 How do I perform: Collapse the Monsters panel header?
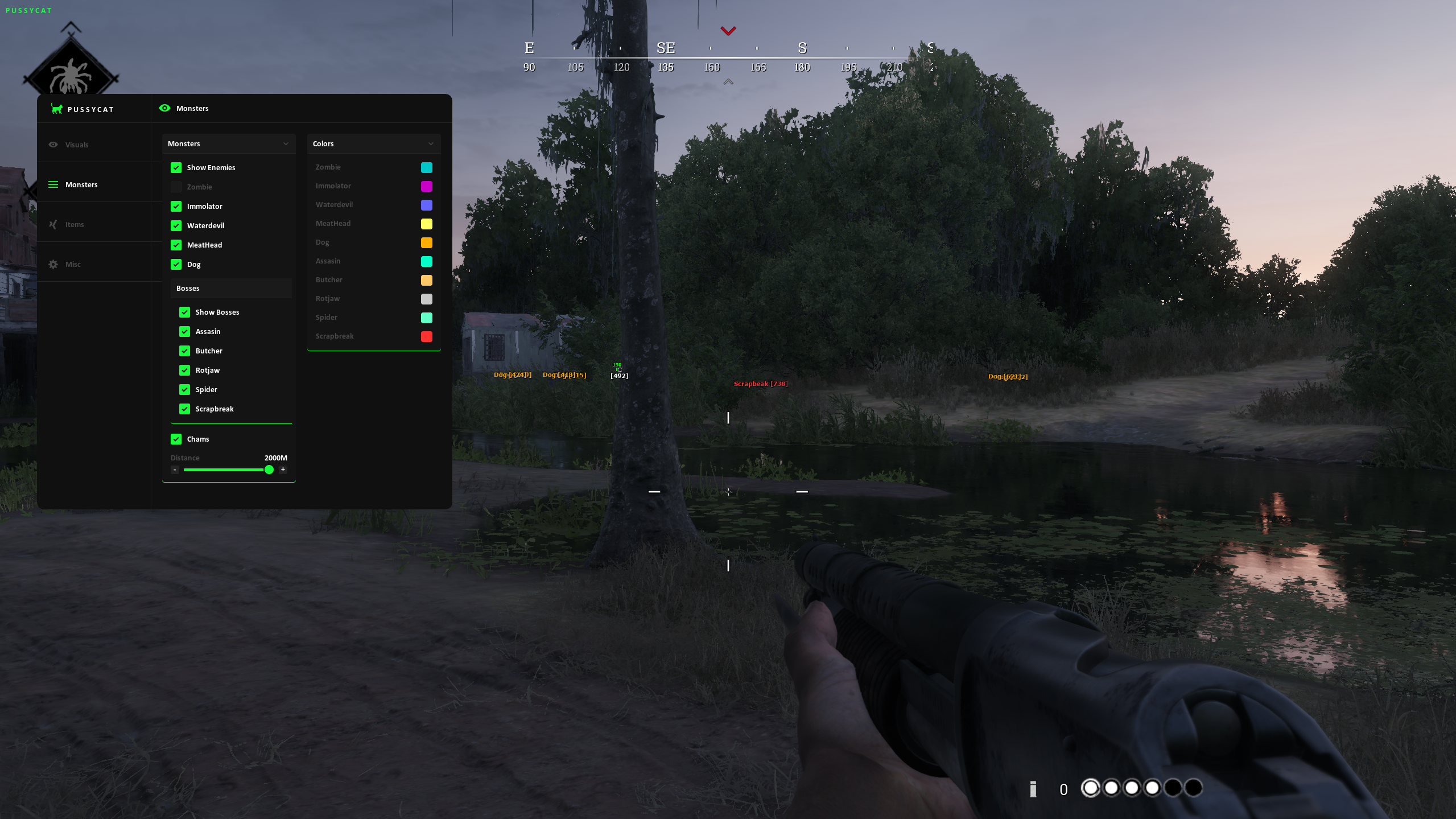point(286,143)
